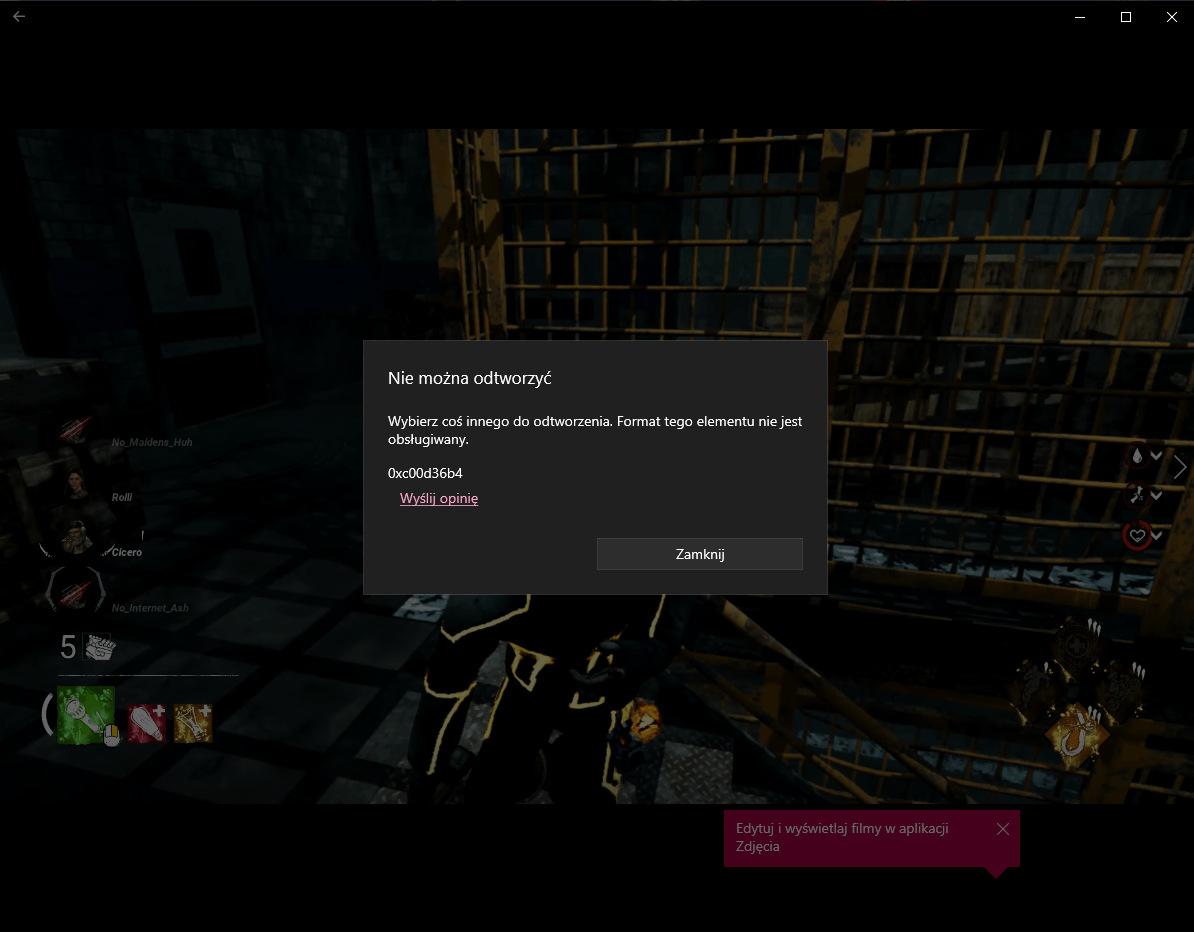The height and width of the screenshot is (932, 1194).
Task: Click the No_Internet_Ash survivor status icon
Action: 75,592
